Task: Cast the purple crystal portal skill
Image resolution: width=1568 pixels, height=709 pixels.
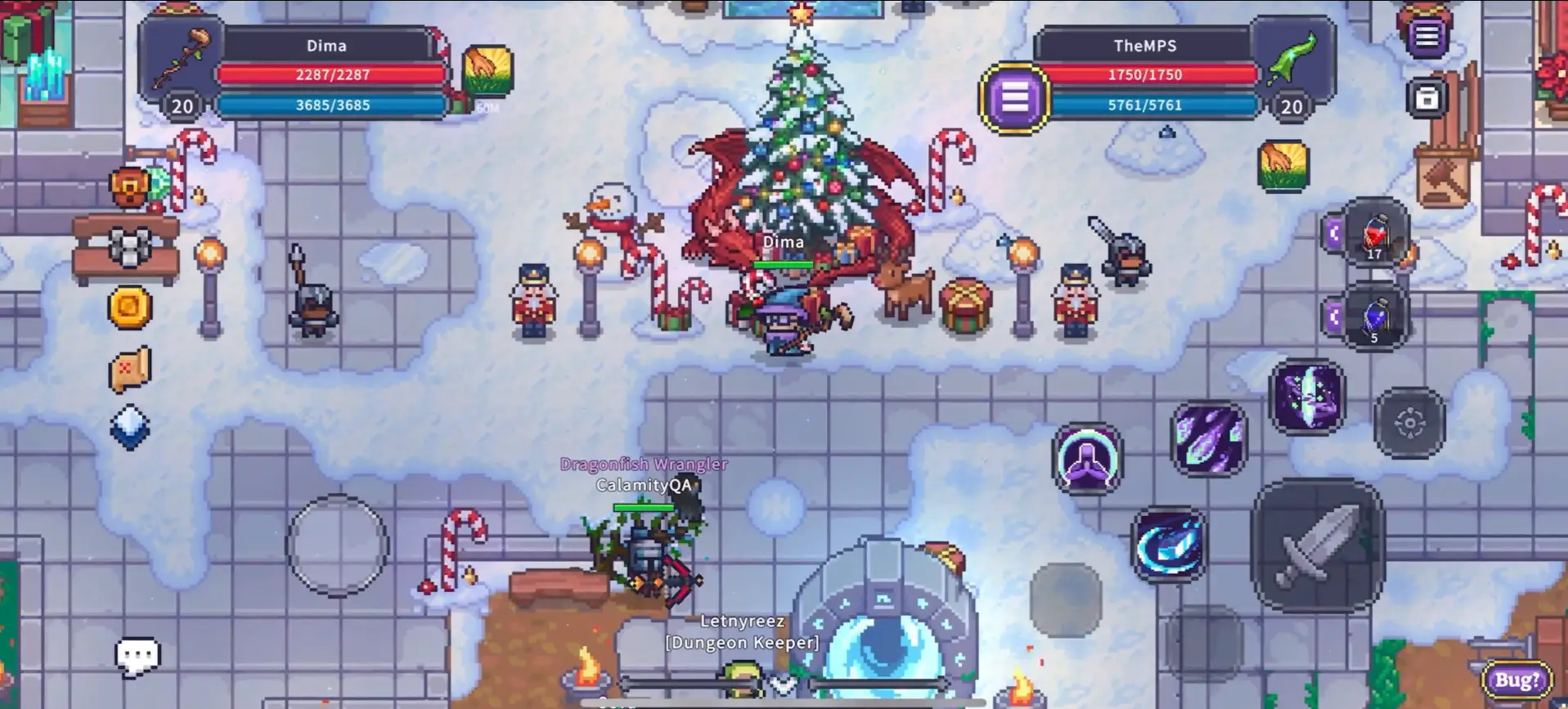Action: (x=1306, y=397)
